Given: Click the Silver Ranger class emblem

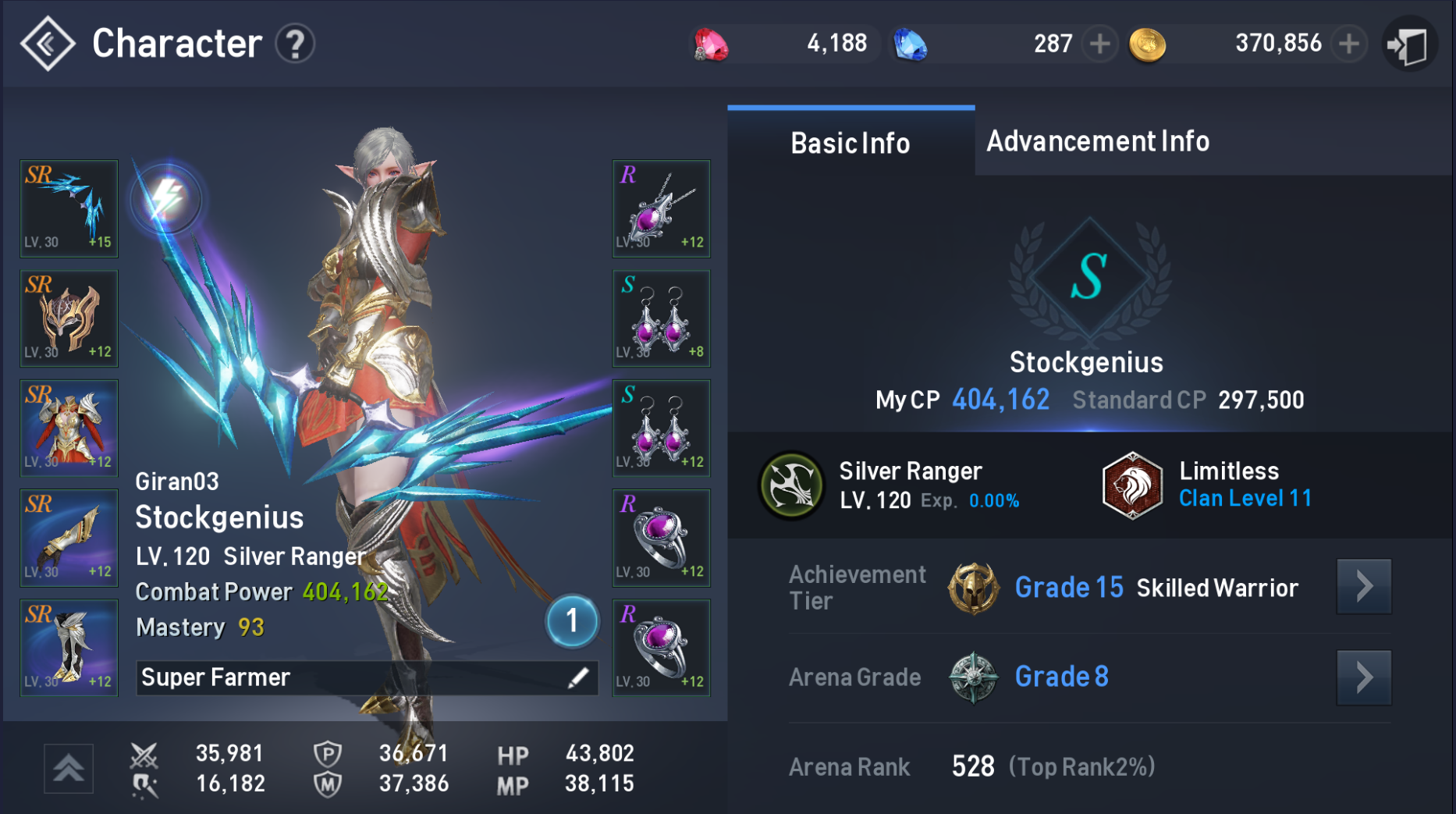Looking at the screenshot, I should click(x=790, y=484).
